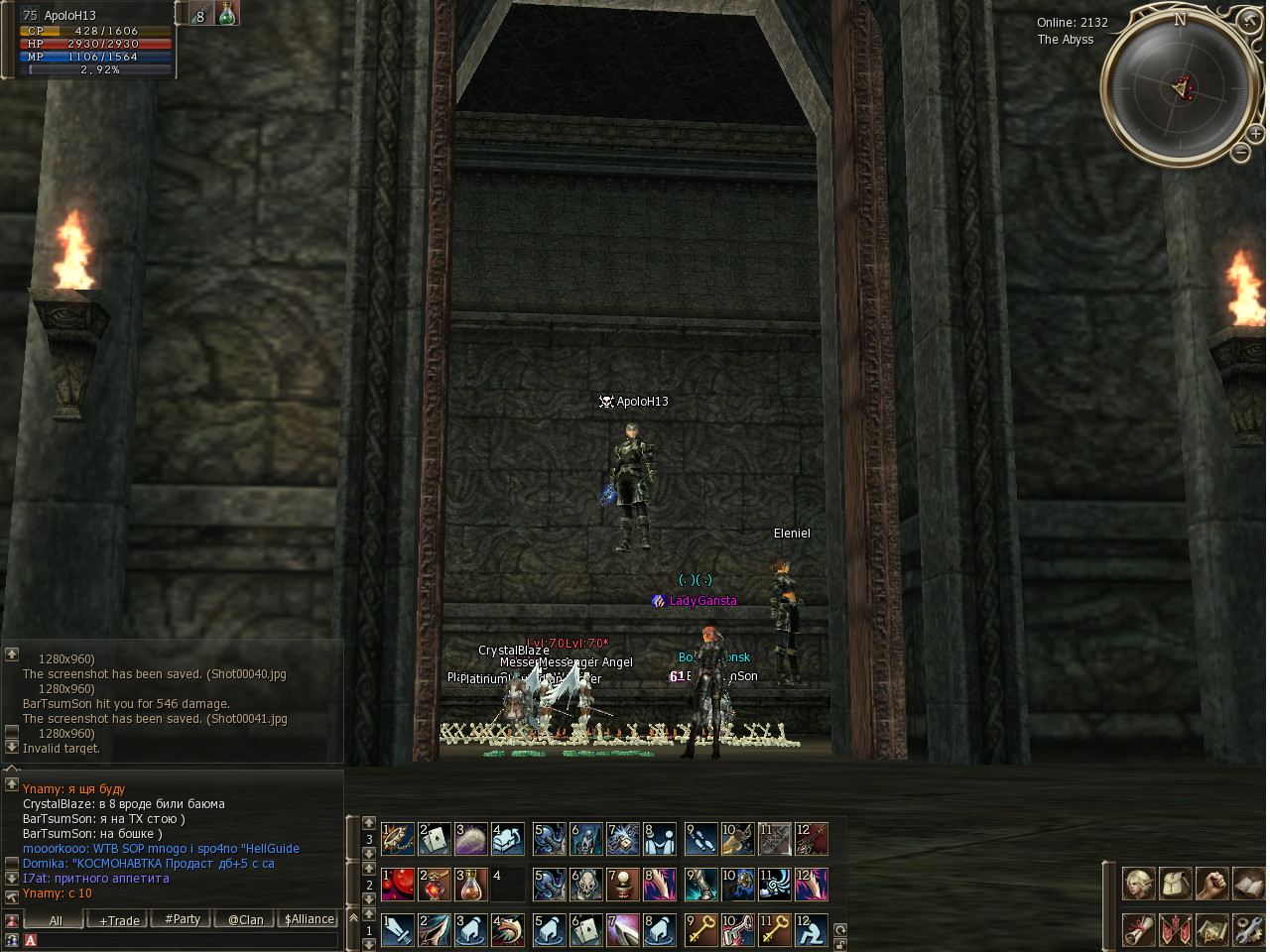Use the skull-faced skill on hotbar row 2
Viewport: 1270px width, 952px height.
586,884
